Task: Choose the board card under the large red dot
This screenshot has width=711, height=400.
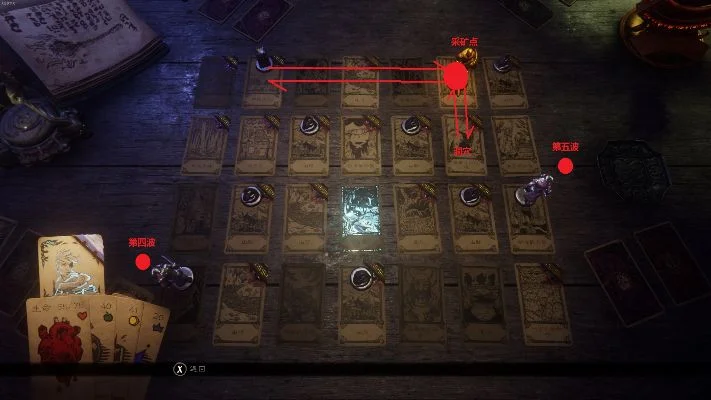Action: 459,82
